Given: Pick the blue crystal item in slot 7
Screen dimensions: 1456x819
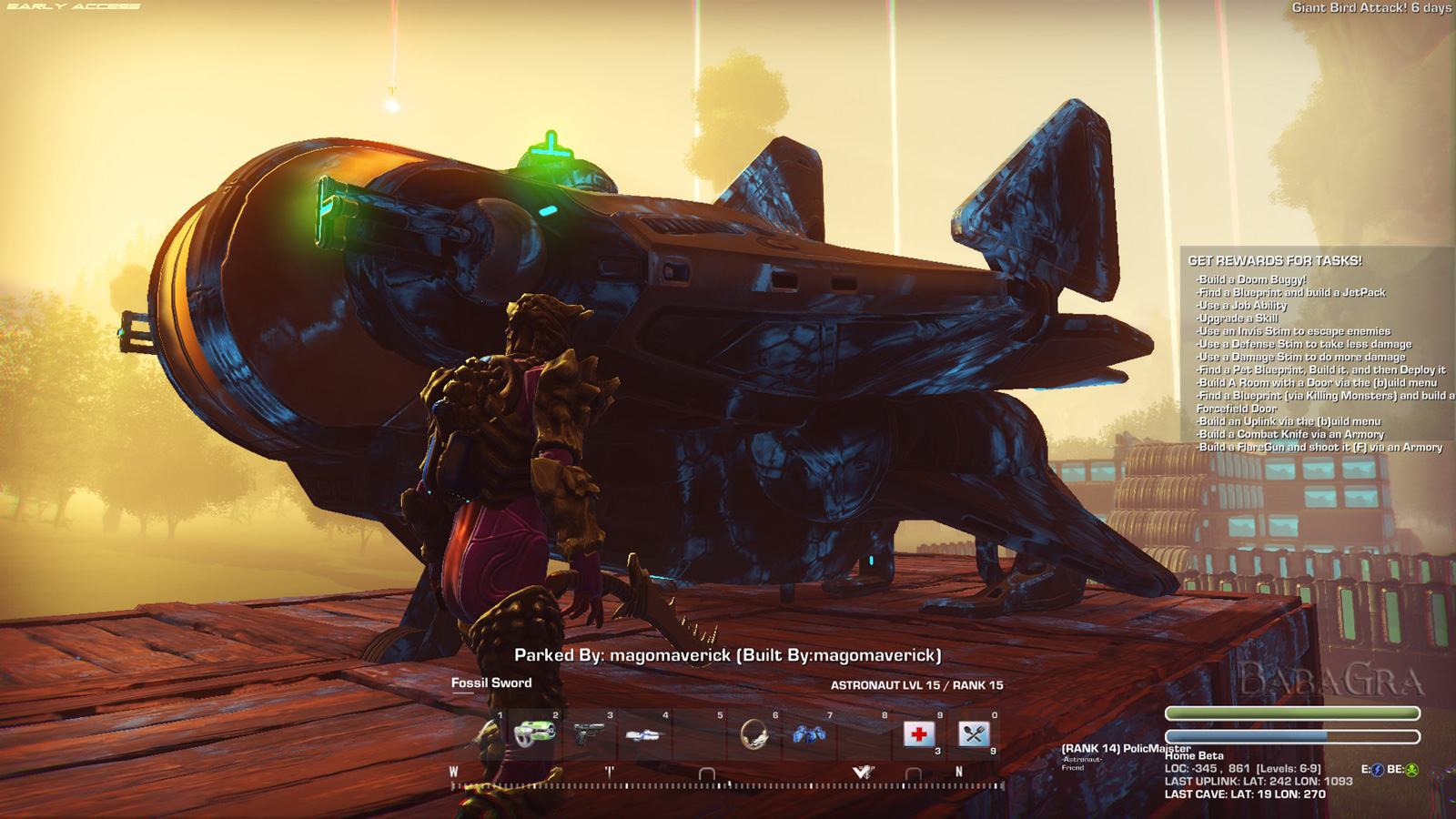Looking at the screenshot, I should (809, 733).
